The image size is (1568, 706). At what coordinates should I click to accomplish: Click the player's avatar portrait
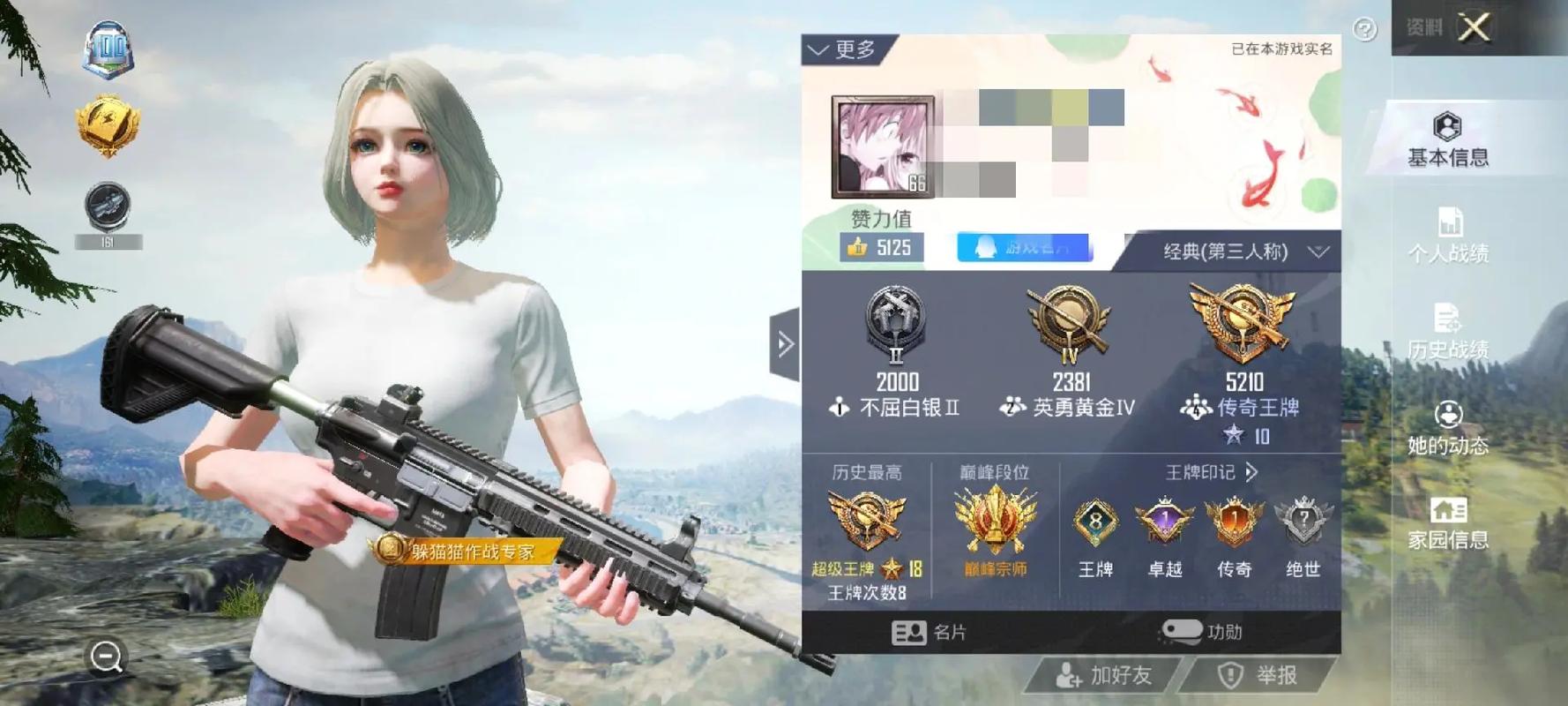(x=882, y=146)
